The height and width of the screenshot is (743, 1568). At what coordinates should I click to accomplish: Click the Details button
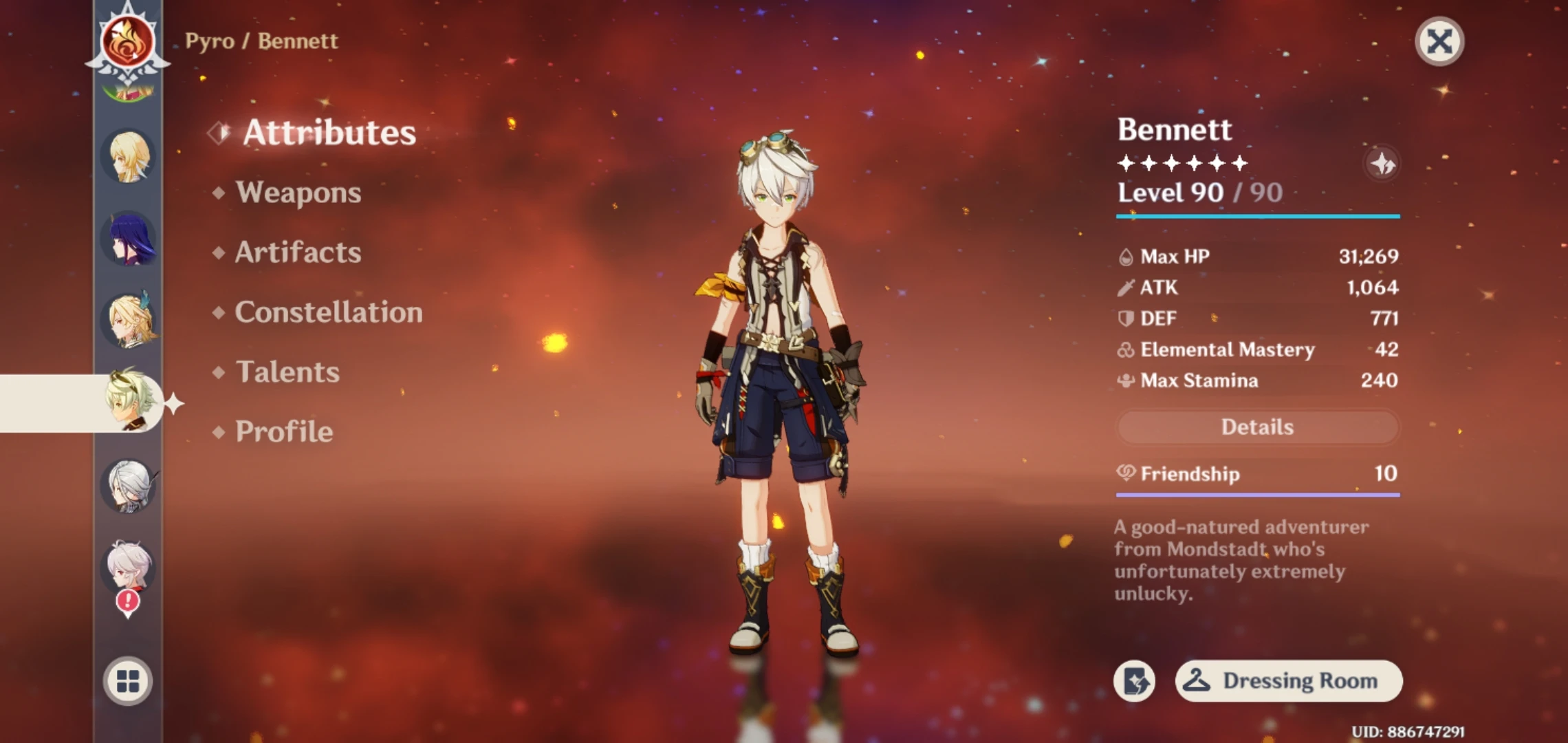pyautogui.click(x=1257, y=427)
